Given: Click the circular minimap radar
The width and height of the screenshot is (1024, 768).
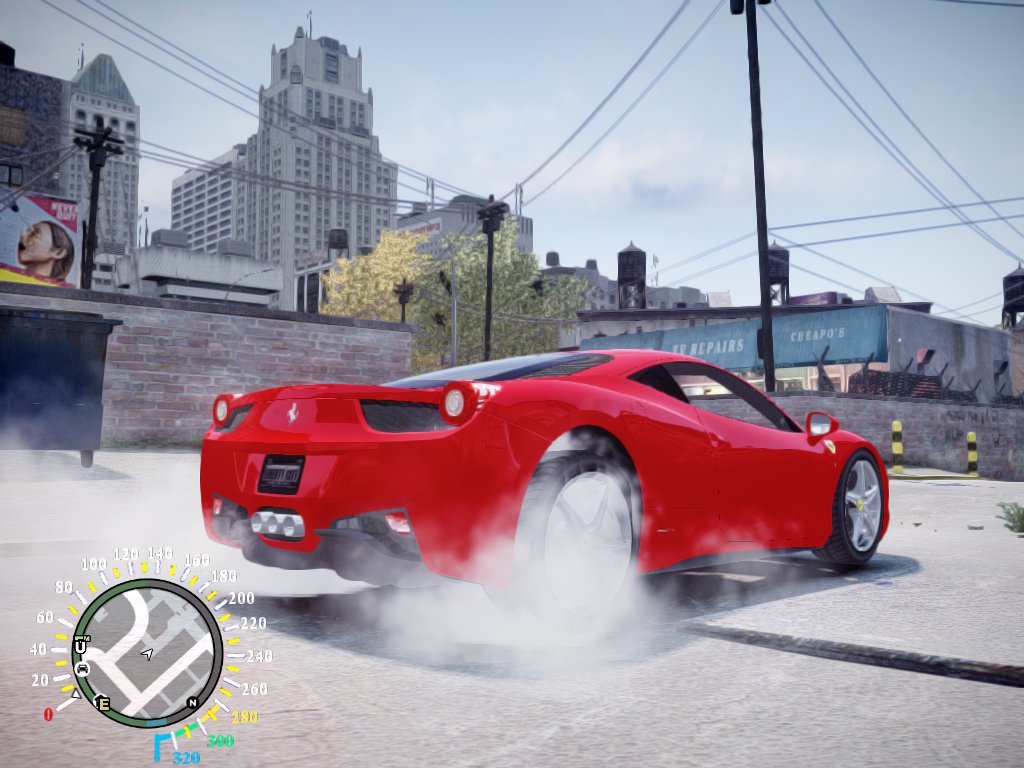Looking at the screenshot, I should (x=147, y=652).
